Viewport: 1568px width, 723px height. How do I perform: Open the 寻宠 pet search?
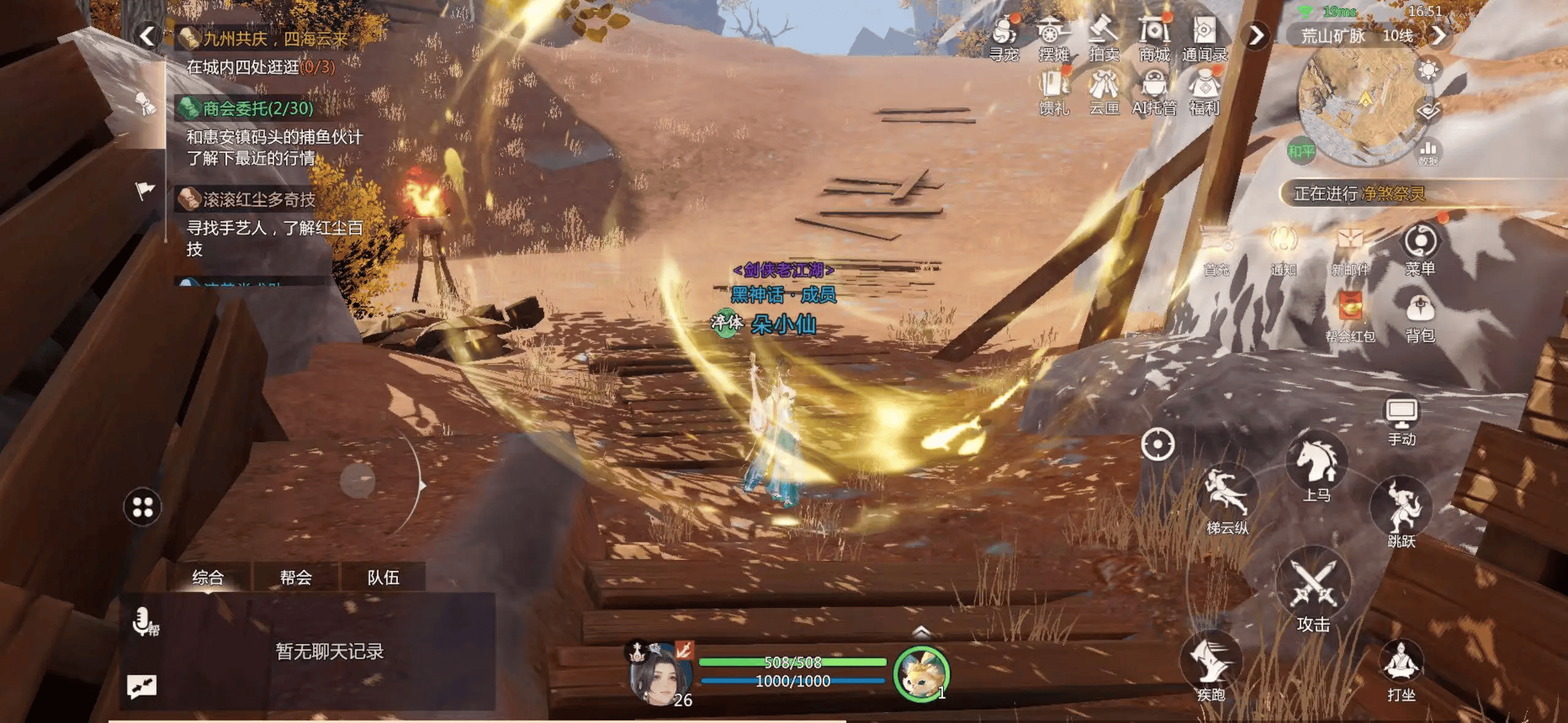coord(1004,38)
